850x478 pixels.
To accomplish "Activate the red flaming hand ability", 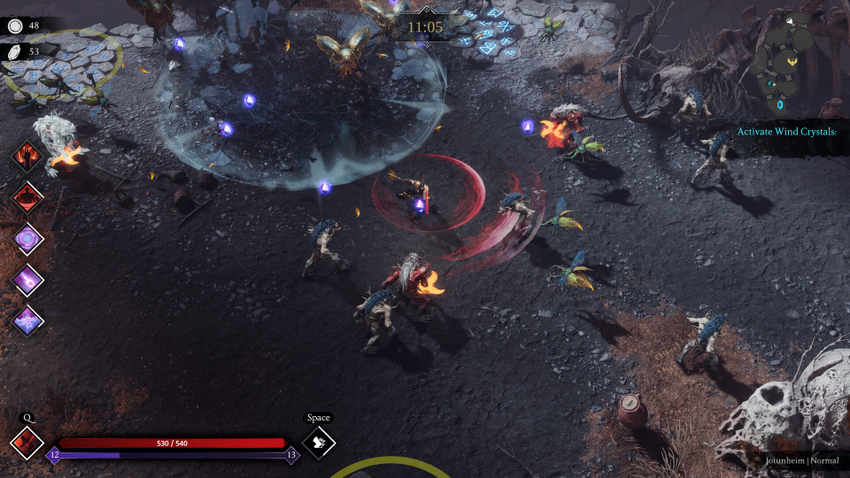I will coord(27,156).
